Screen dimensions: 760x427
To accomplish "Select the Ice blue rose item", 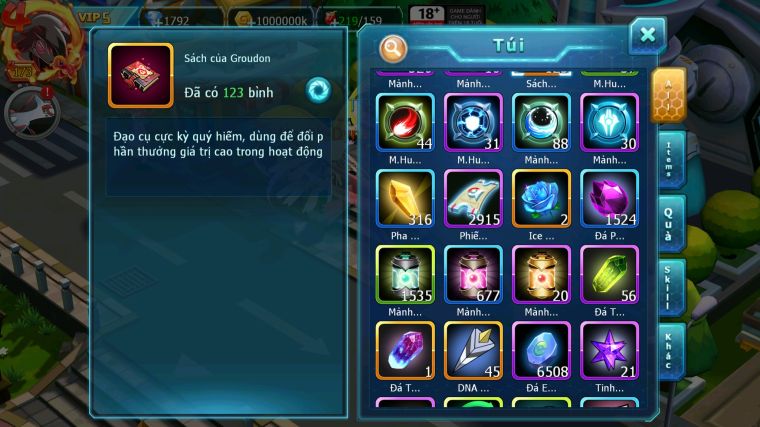I will pyautogui.click(x=541, y=198).
